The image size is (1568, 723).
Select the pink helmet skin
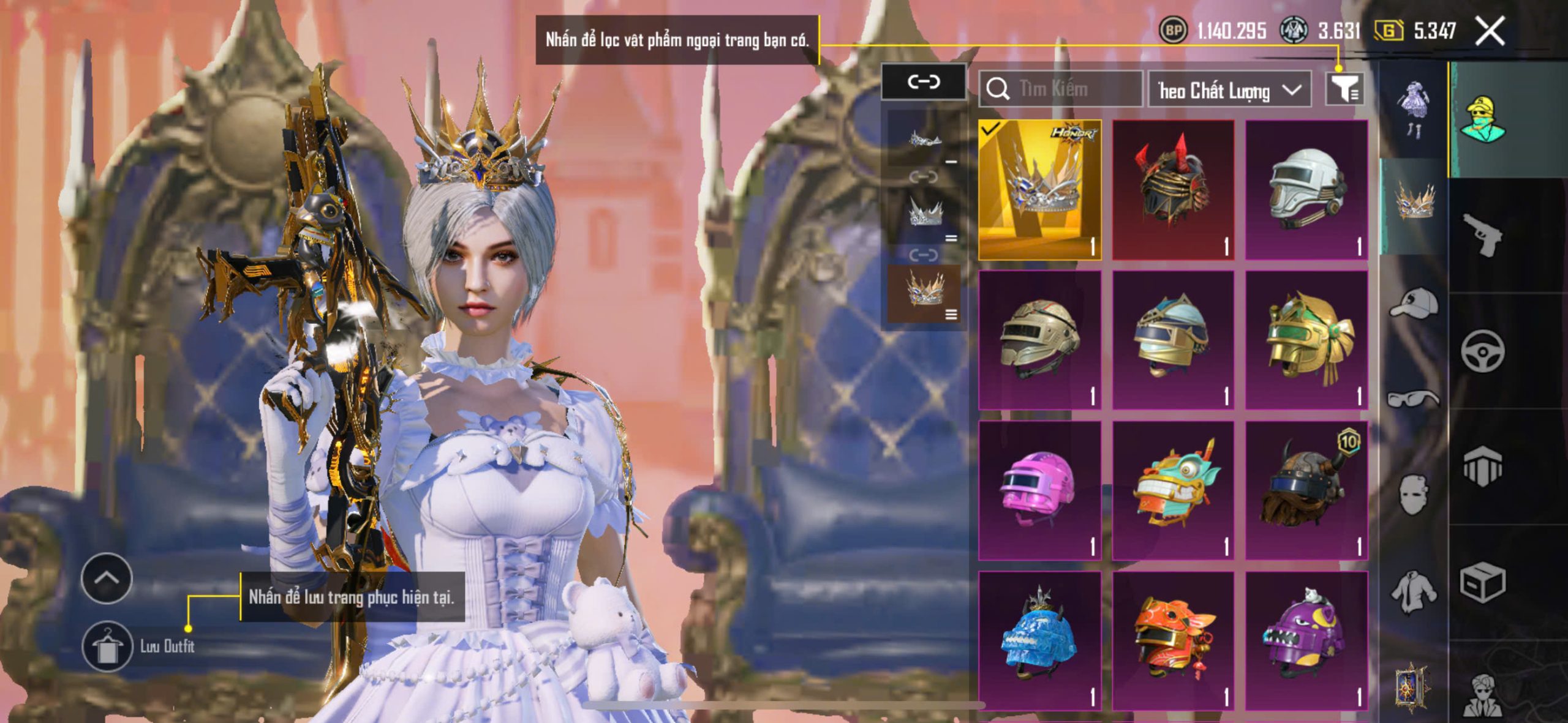1039,490
